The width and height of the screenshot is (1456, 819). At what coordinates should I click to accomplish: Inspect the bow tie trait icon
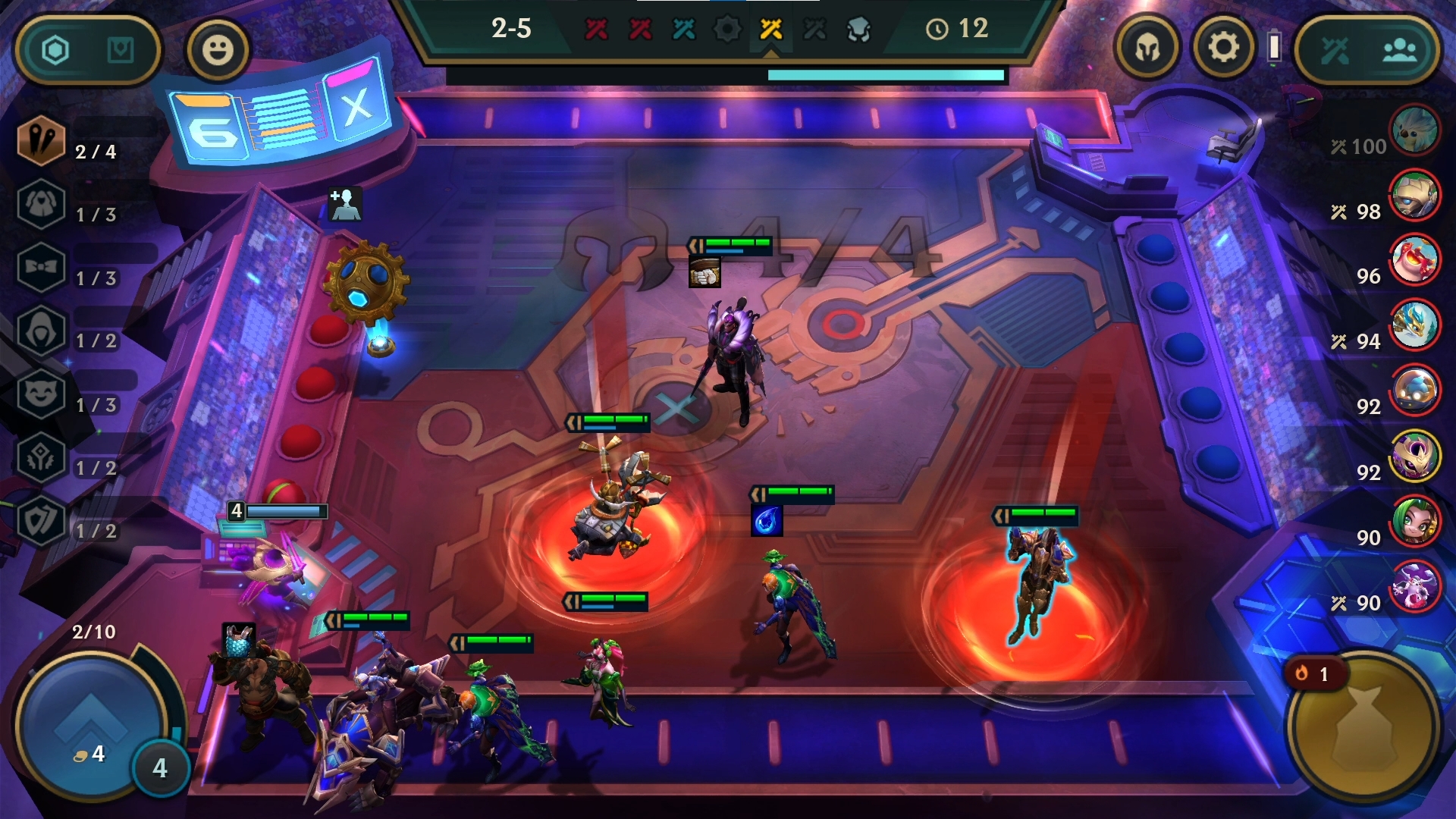pos(42,268)
